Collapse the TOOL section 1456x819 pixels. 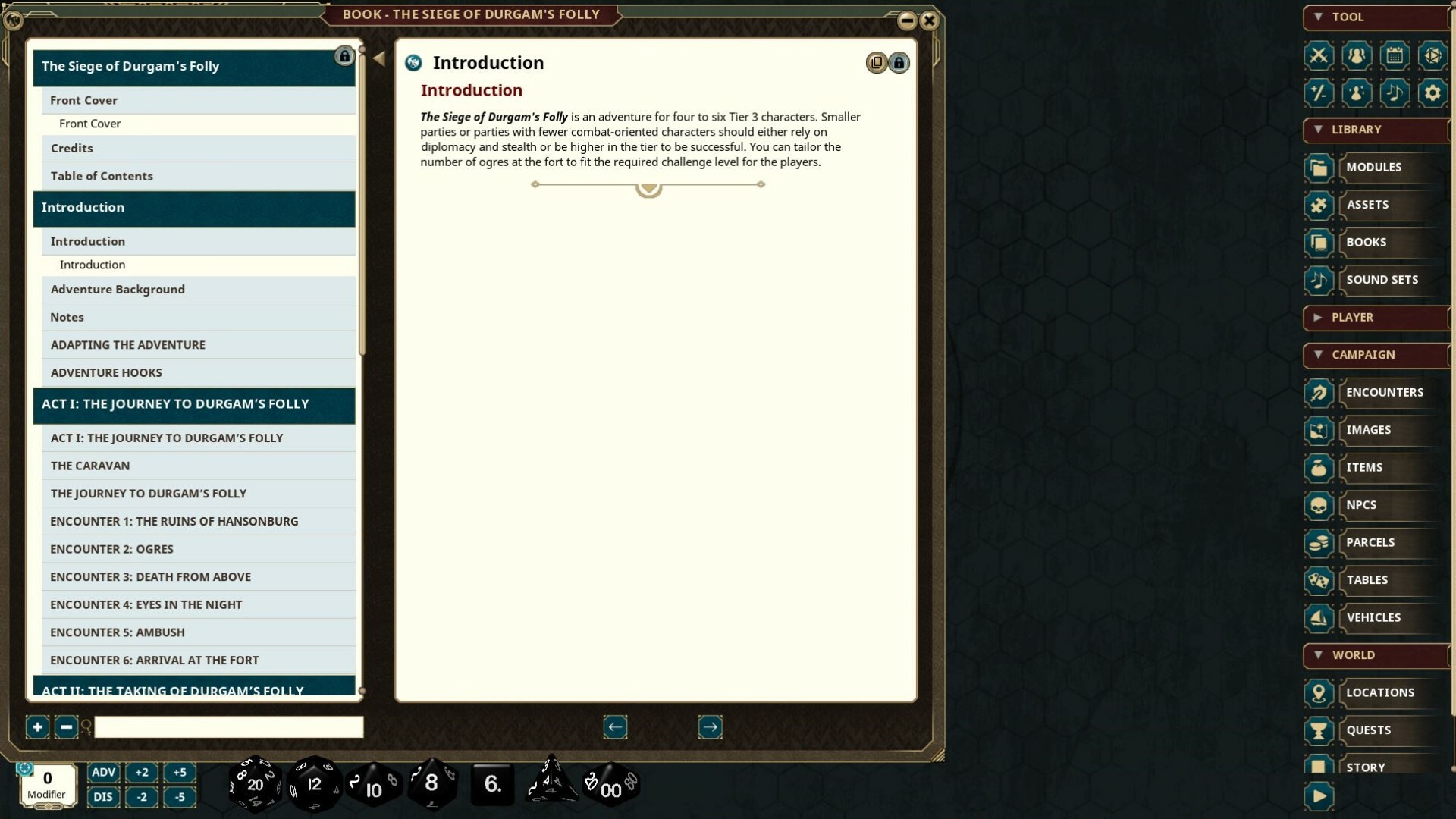[x=1317, y=17]
